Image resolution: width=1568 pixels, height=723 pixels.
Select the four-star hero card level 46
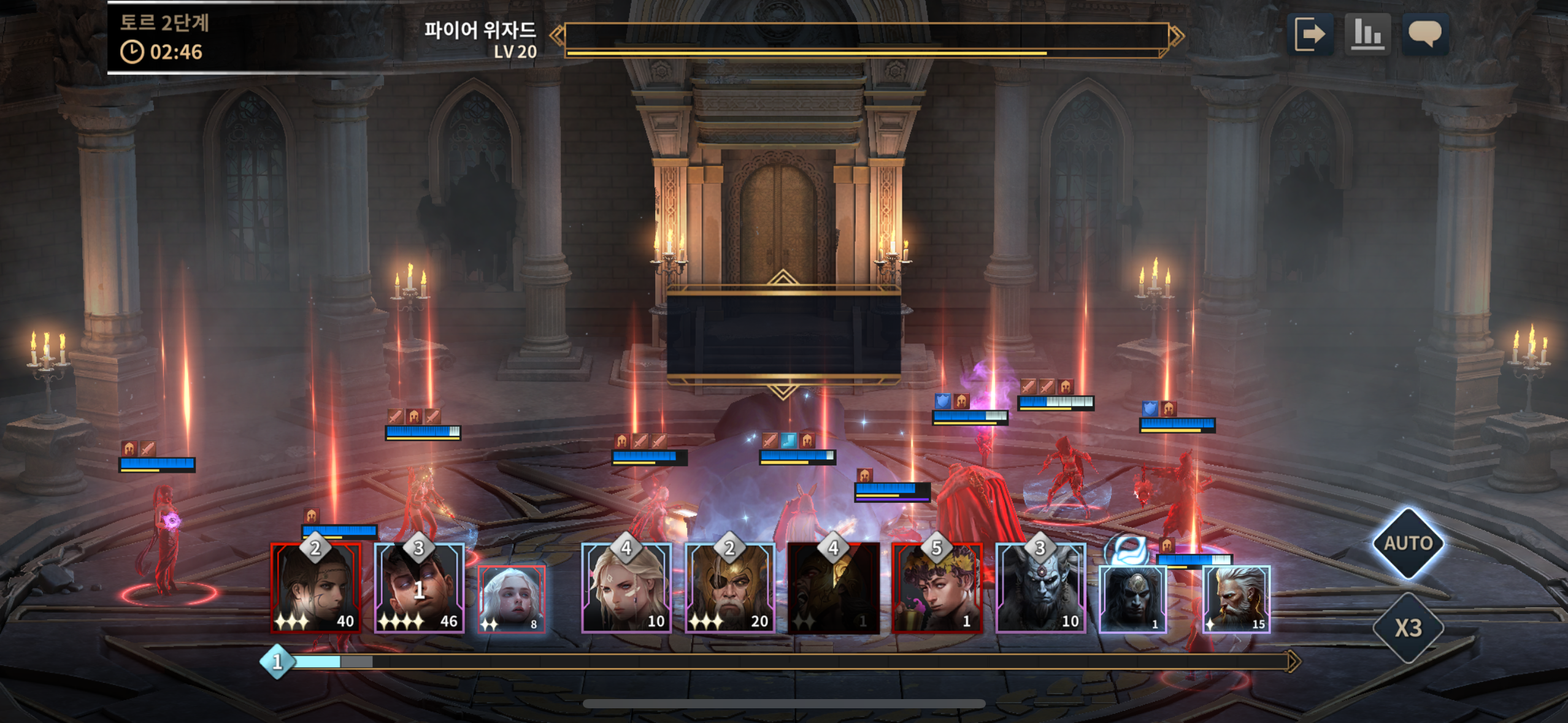(x=420, y=588)
